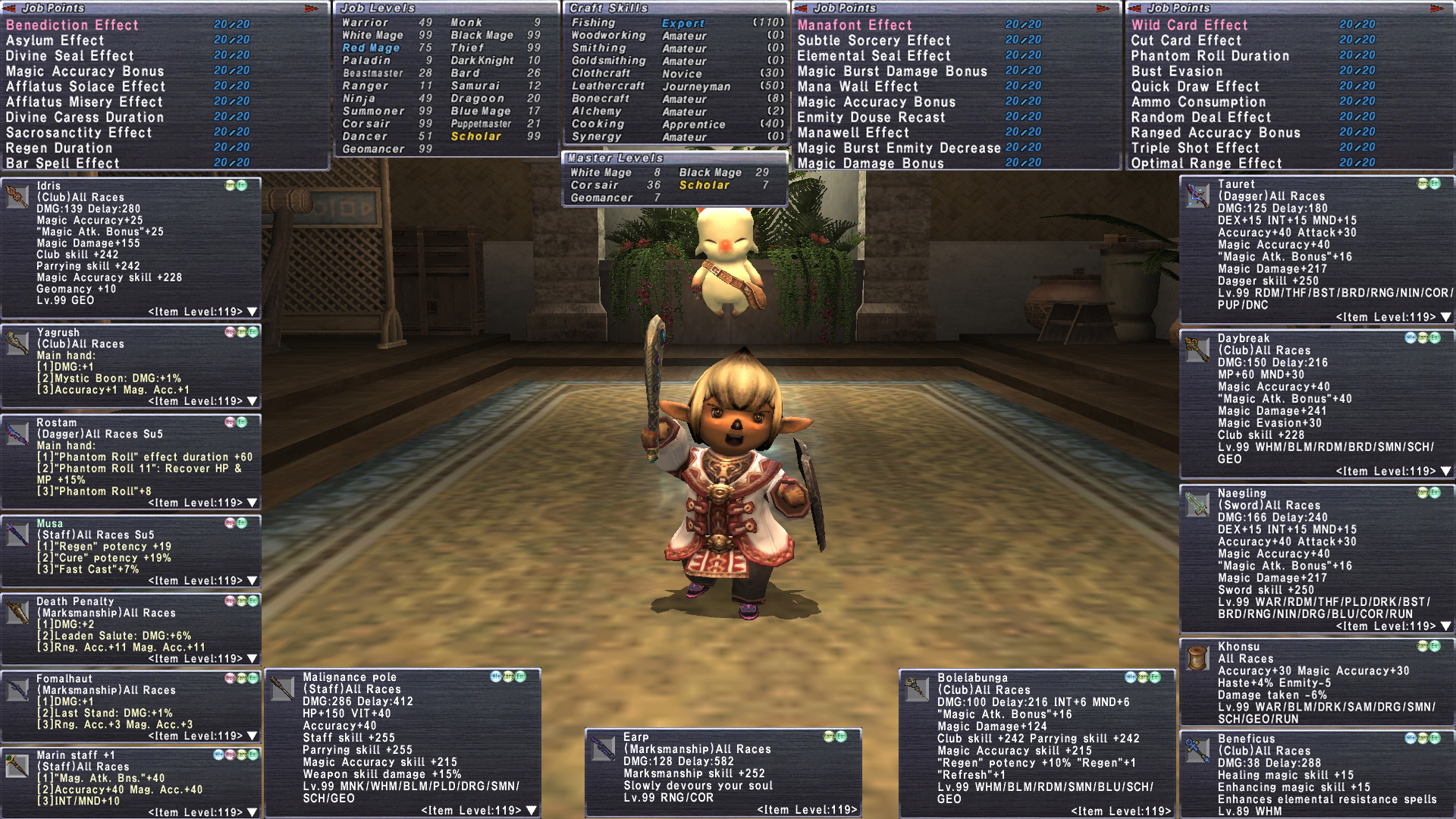The height and width of the screenshot is (819, 1456).
Task: Select the Yagrush club icon
Action: point(17,343)
